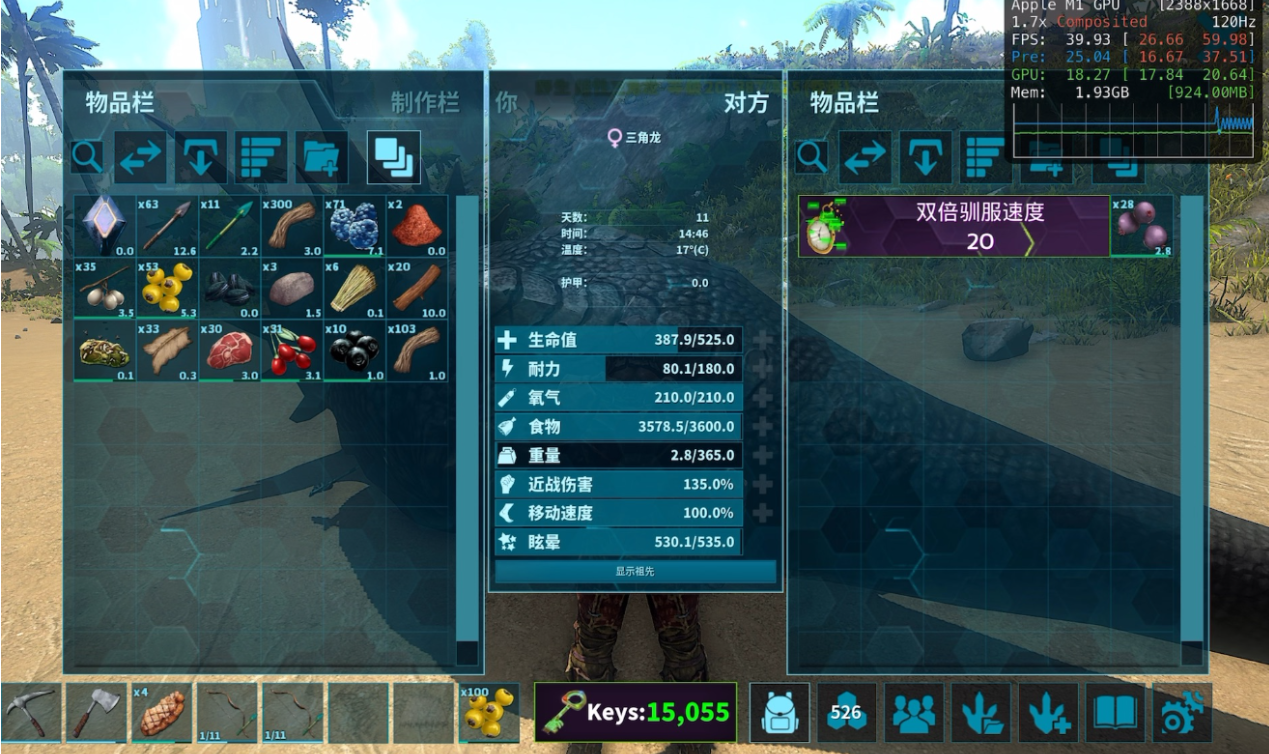This screenshot has width=1269, height=754.
Task: Click the 显示祖先 show ancestors button
Action: (635, 571)
